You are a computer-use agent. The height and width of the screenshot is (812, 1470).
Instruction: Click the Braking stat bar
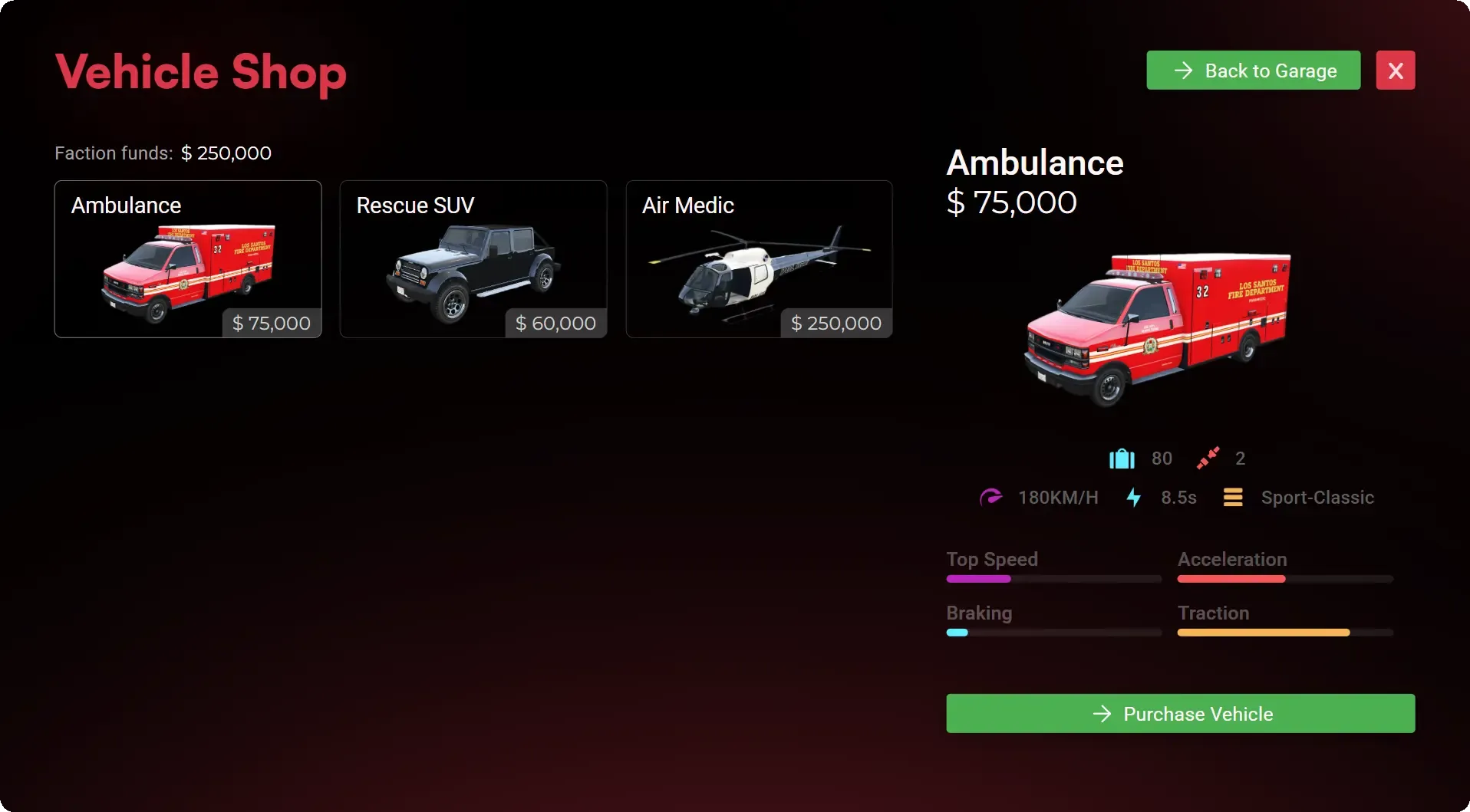1053,633
